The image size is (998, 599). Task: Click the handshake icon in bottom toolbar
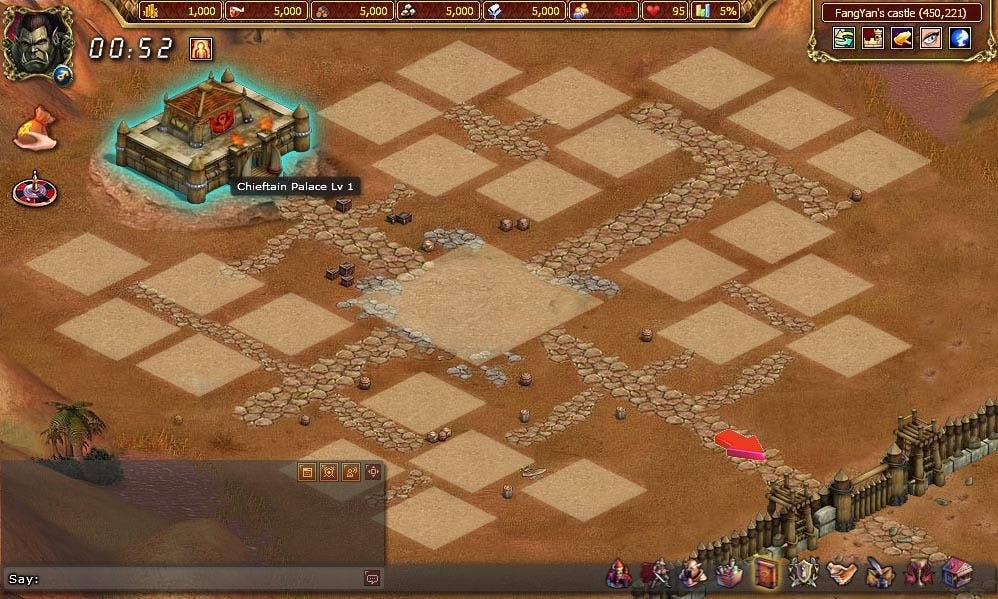pos(842,574)
